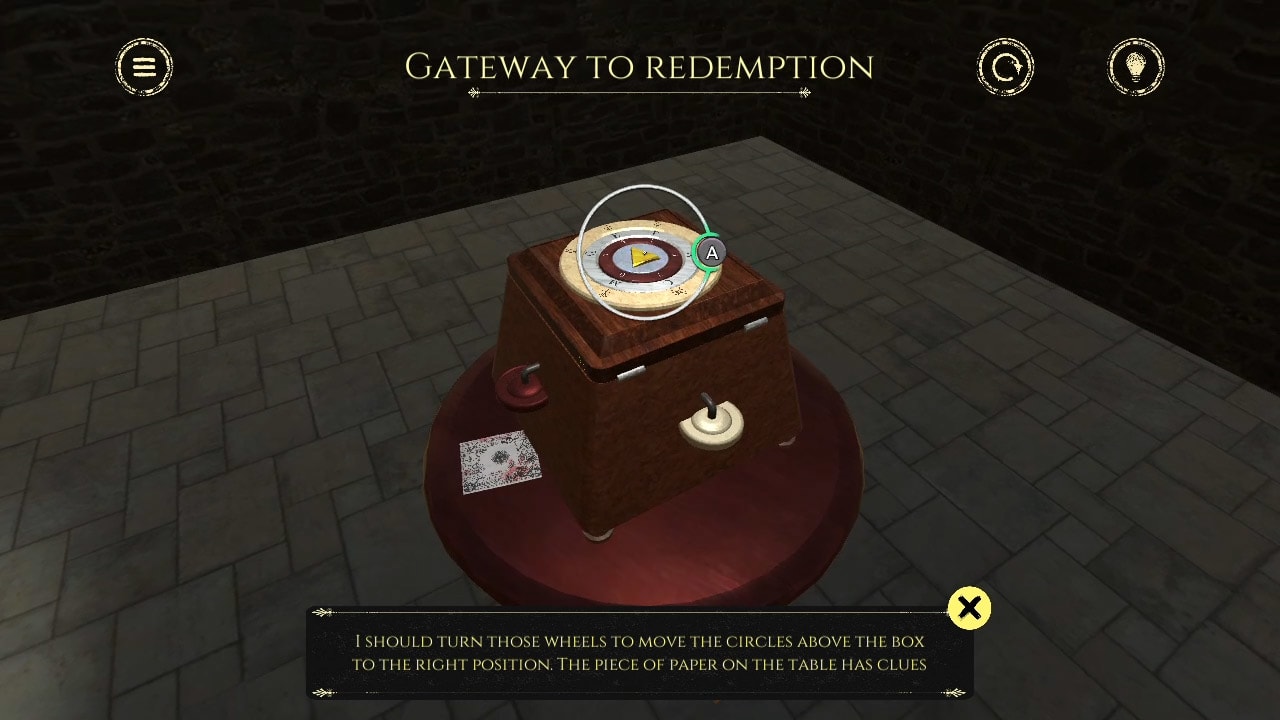The image size is (1280, 720).
Task: Click the Gateway to Redemption title
Action: (x=639, y=66)
